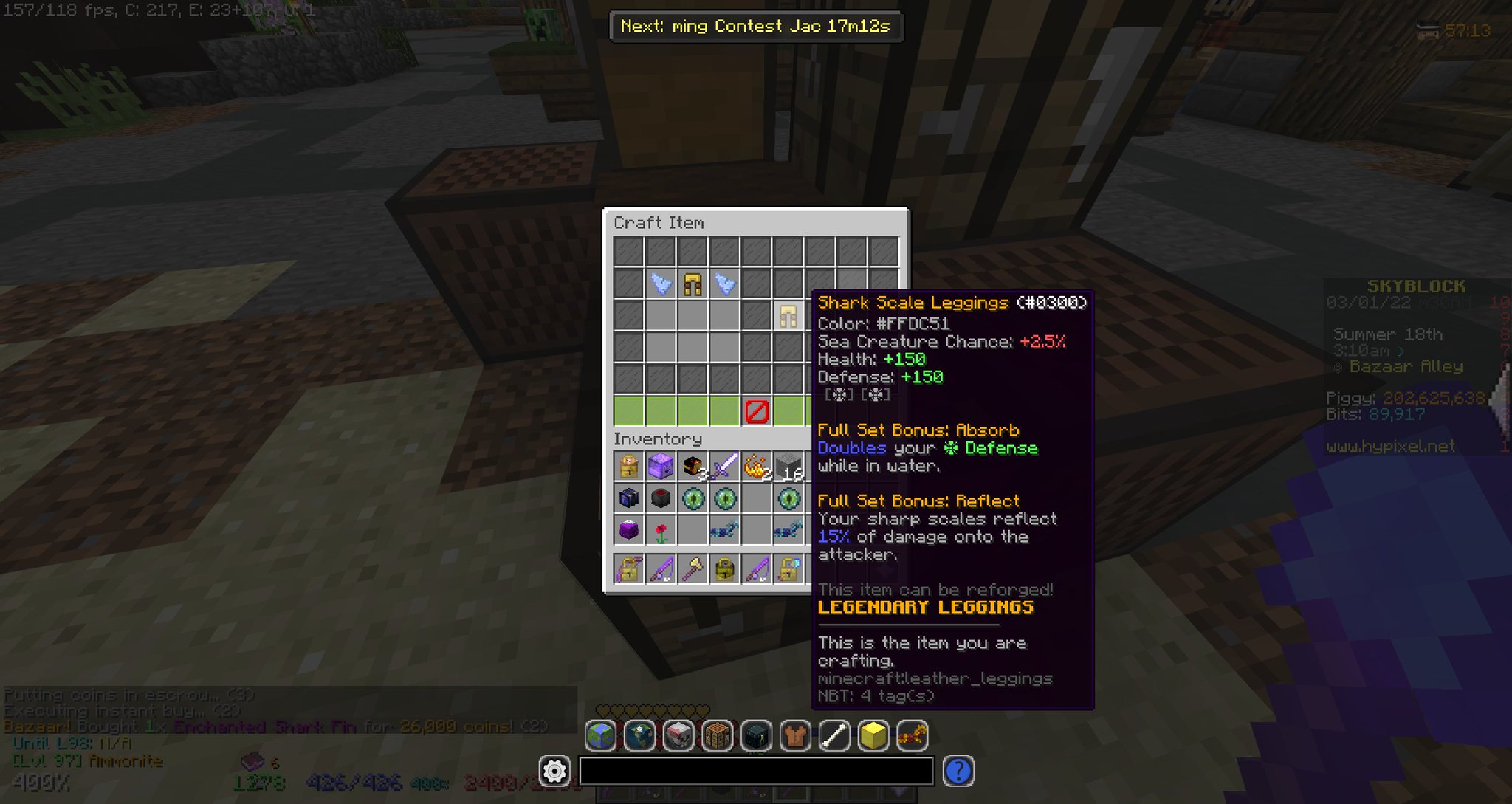Select the Aspect of the End sword in inventory

(x=725, y=464)
